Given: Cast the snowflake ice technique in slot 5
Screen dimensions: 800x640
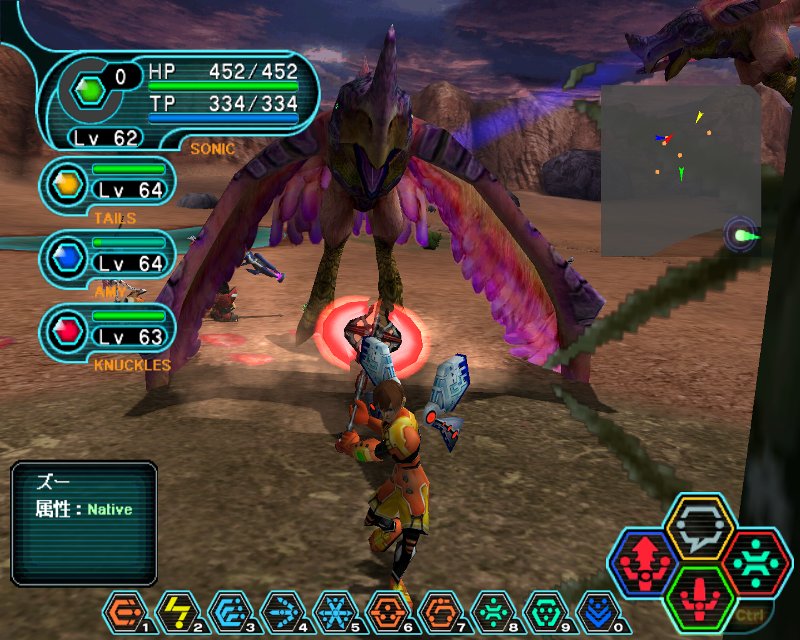Looking at the screenshot, I should pyautogui.click(x=333, y=609).
